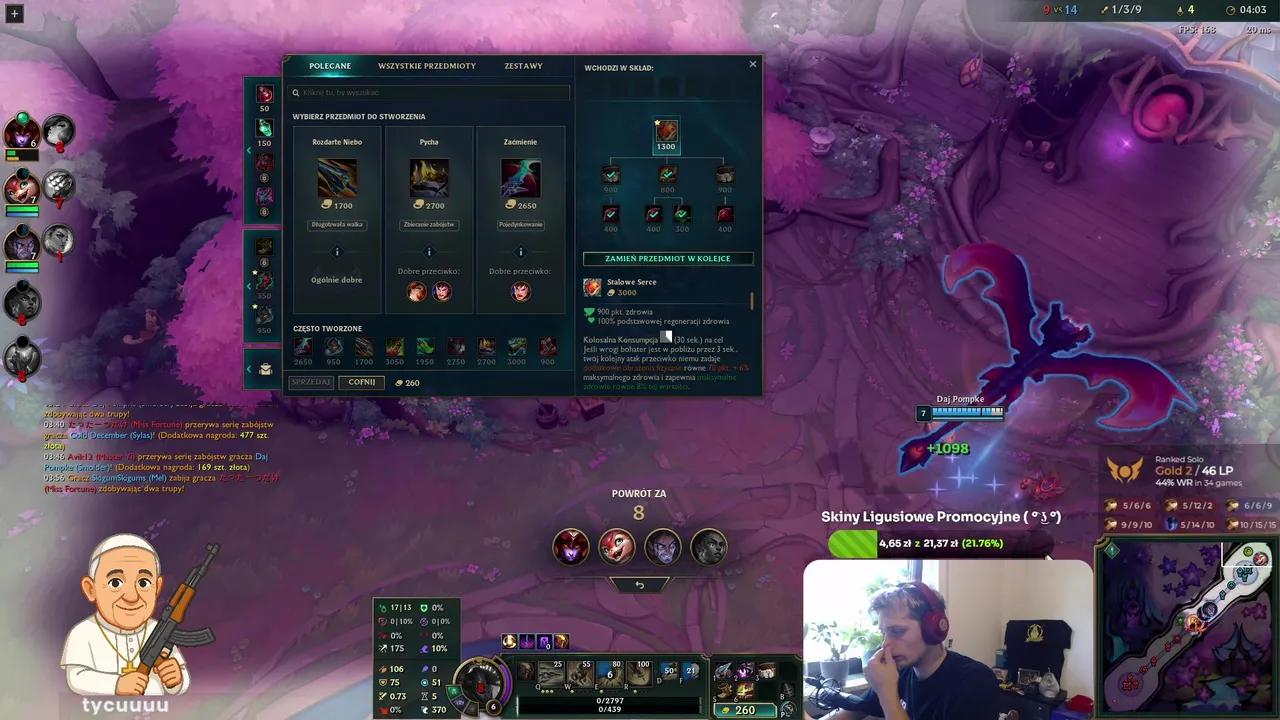Click the Sprzedaj button
This screenshot has height=720, width=1280.
[x=310, y=382]
